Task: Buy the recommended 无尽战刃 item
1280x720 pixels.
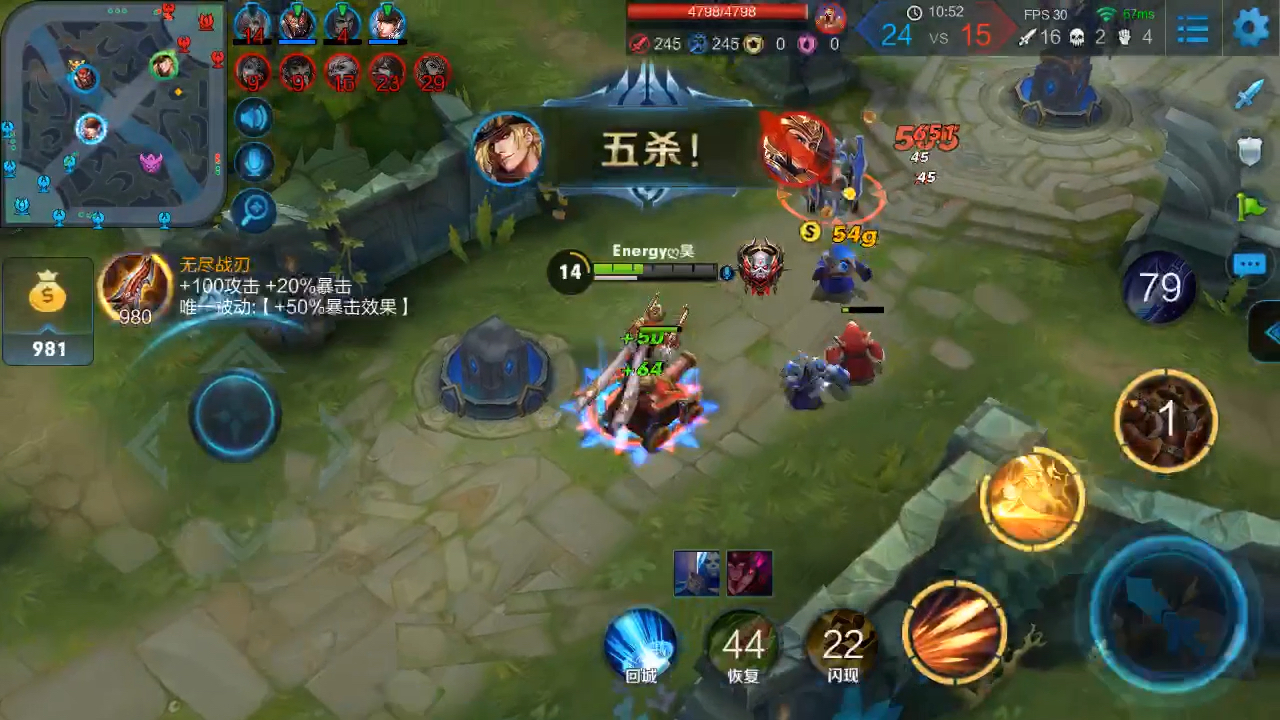Action: point(135,290)
